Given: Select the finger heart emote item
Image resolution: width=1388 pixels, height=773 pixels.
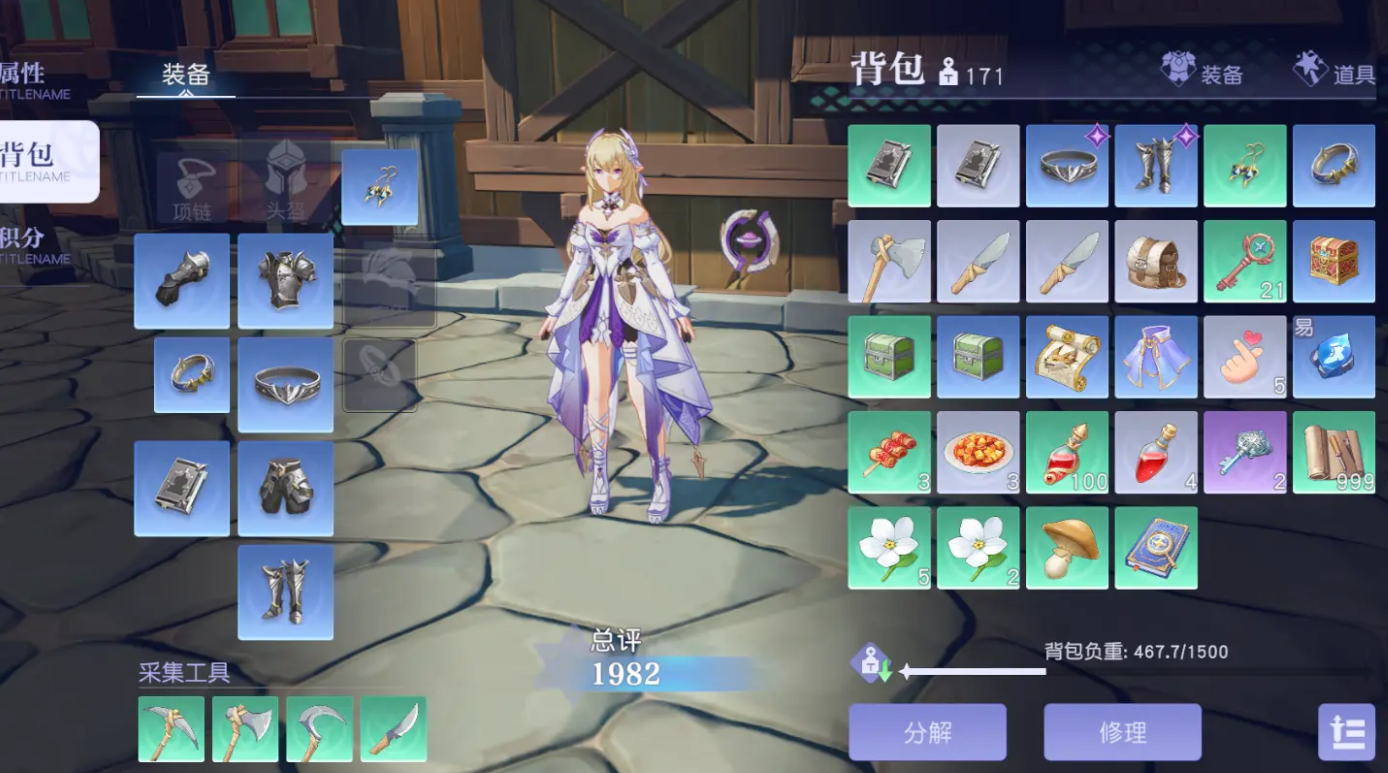Looking at the screenshot, I should [1245, 357].
